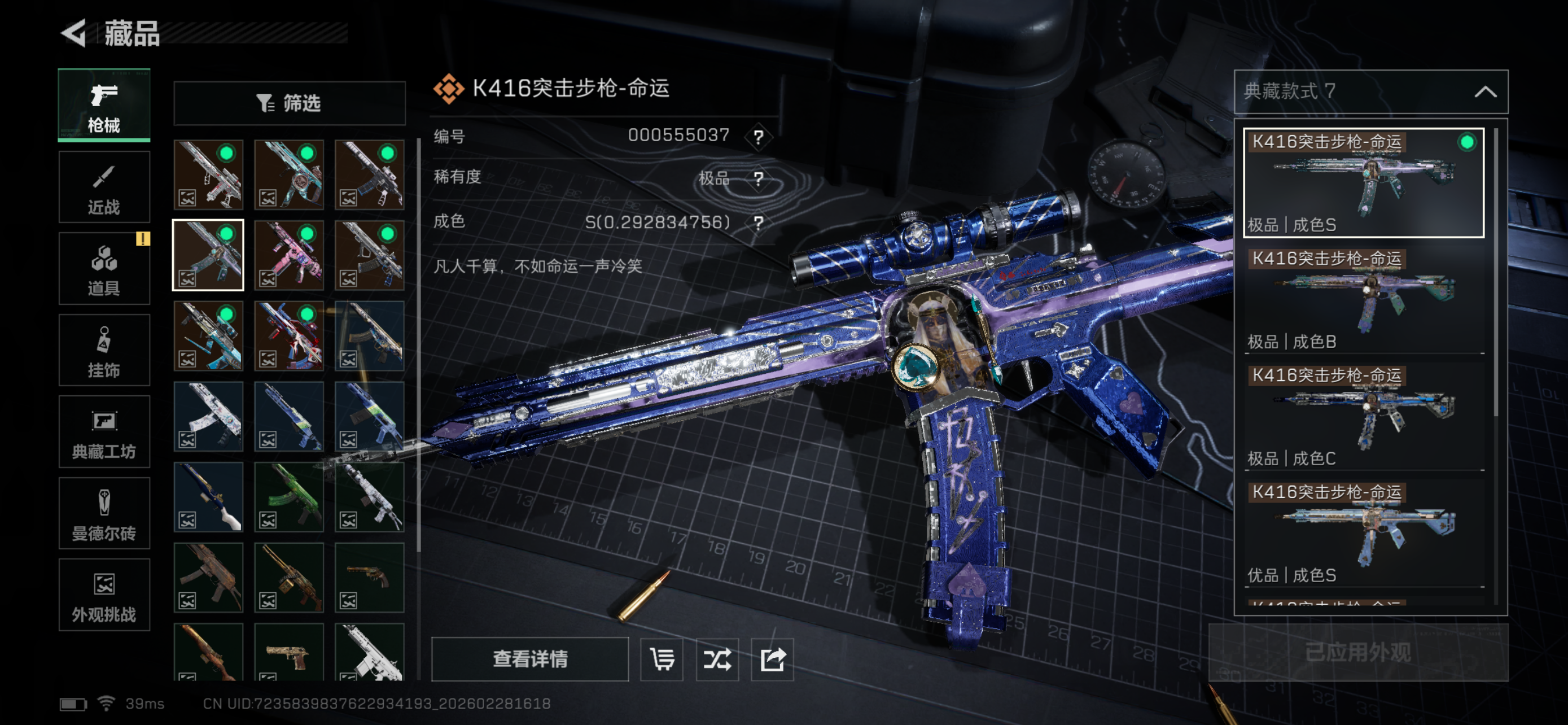Pick the pink weapon skin thumbnail

[x=289, y=255]
